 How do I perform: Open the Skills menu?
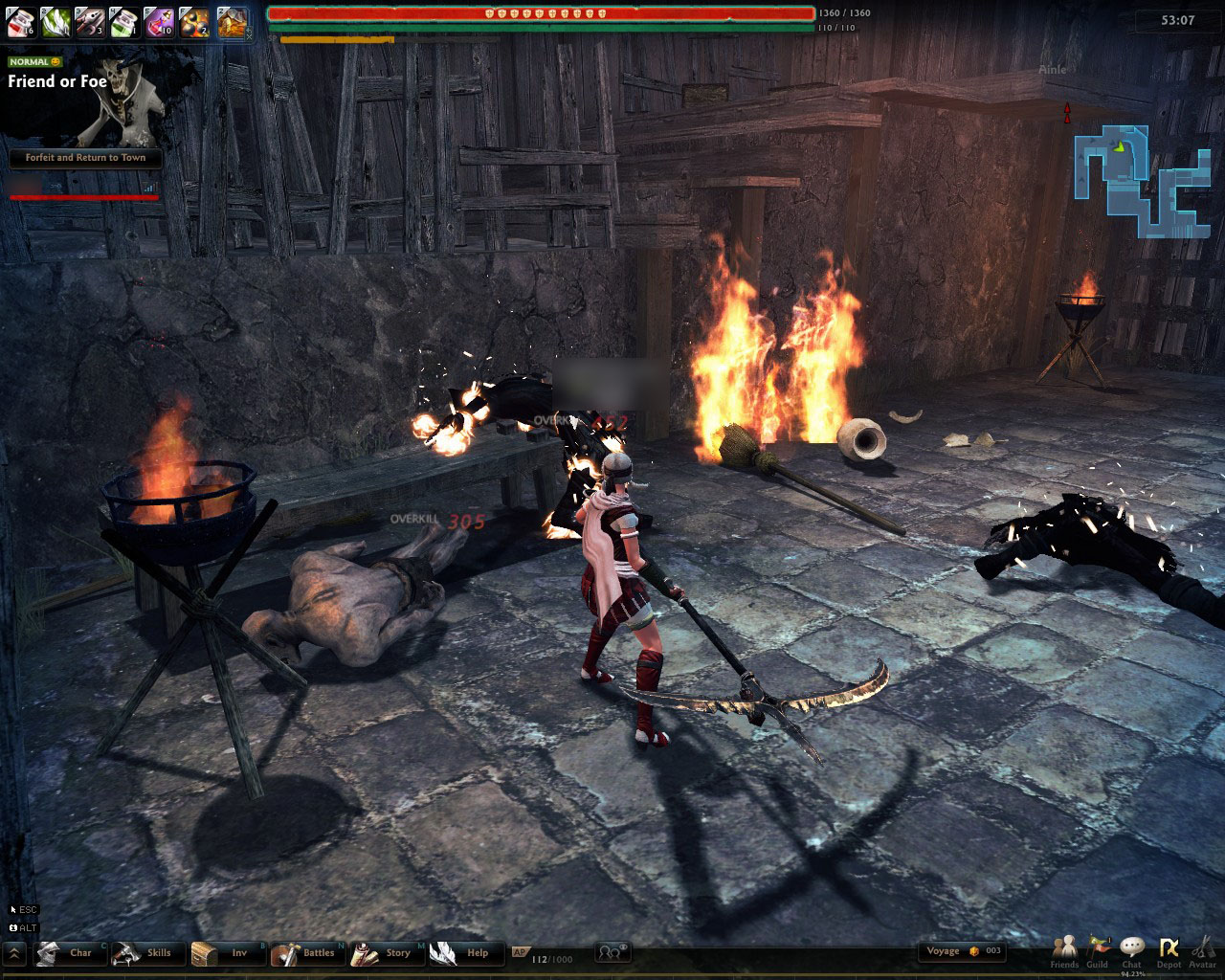[146, 953]
